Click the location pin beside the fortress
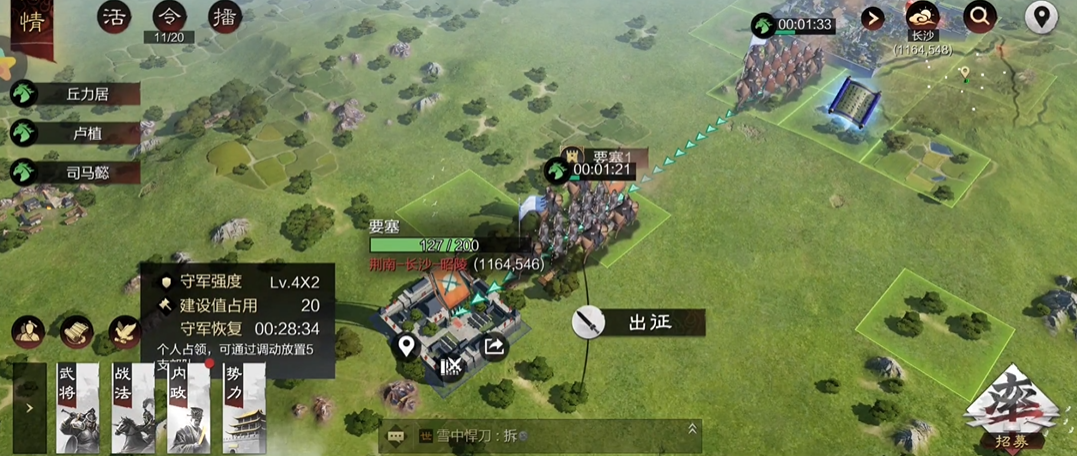This screenshot has height=456, width=1077. click(x=406, y=347)
